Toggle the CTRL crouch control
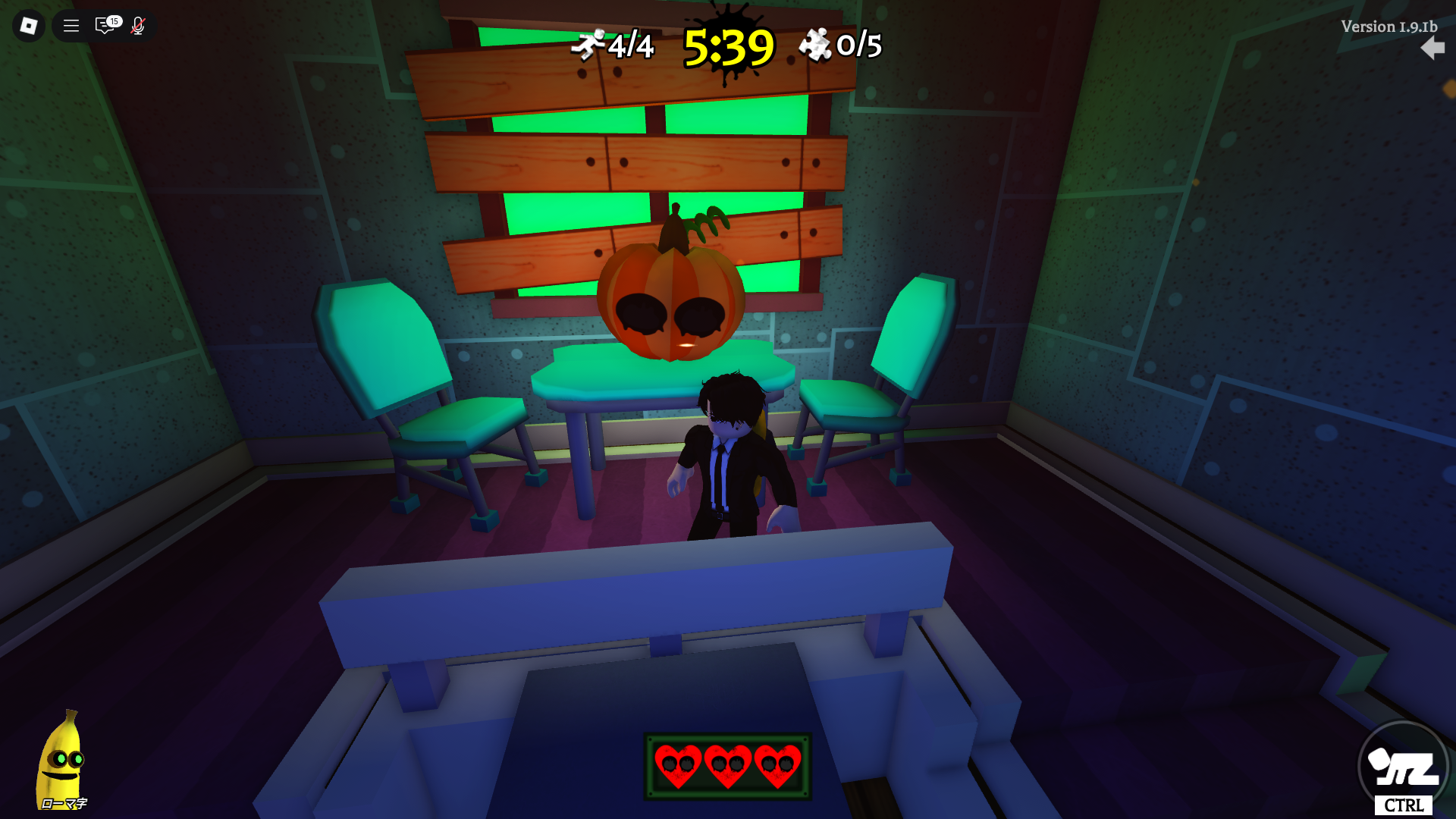1456x819 pixels. click(1404, 805)
